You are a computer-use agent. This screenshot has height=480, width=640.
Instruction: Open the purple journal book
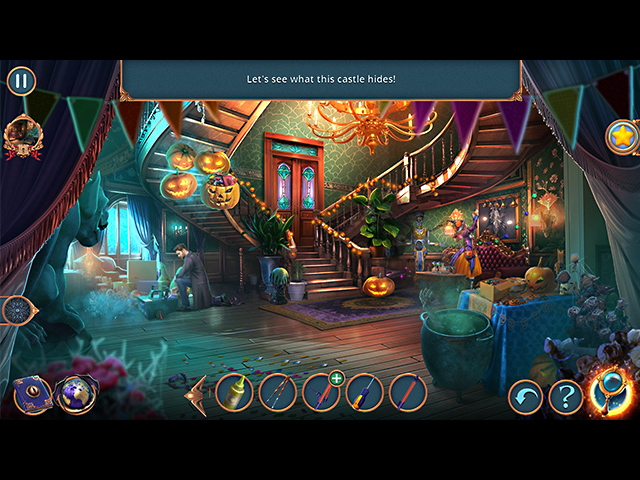[32, 395]
